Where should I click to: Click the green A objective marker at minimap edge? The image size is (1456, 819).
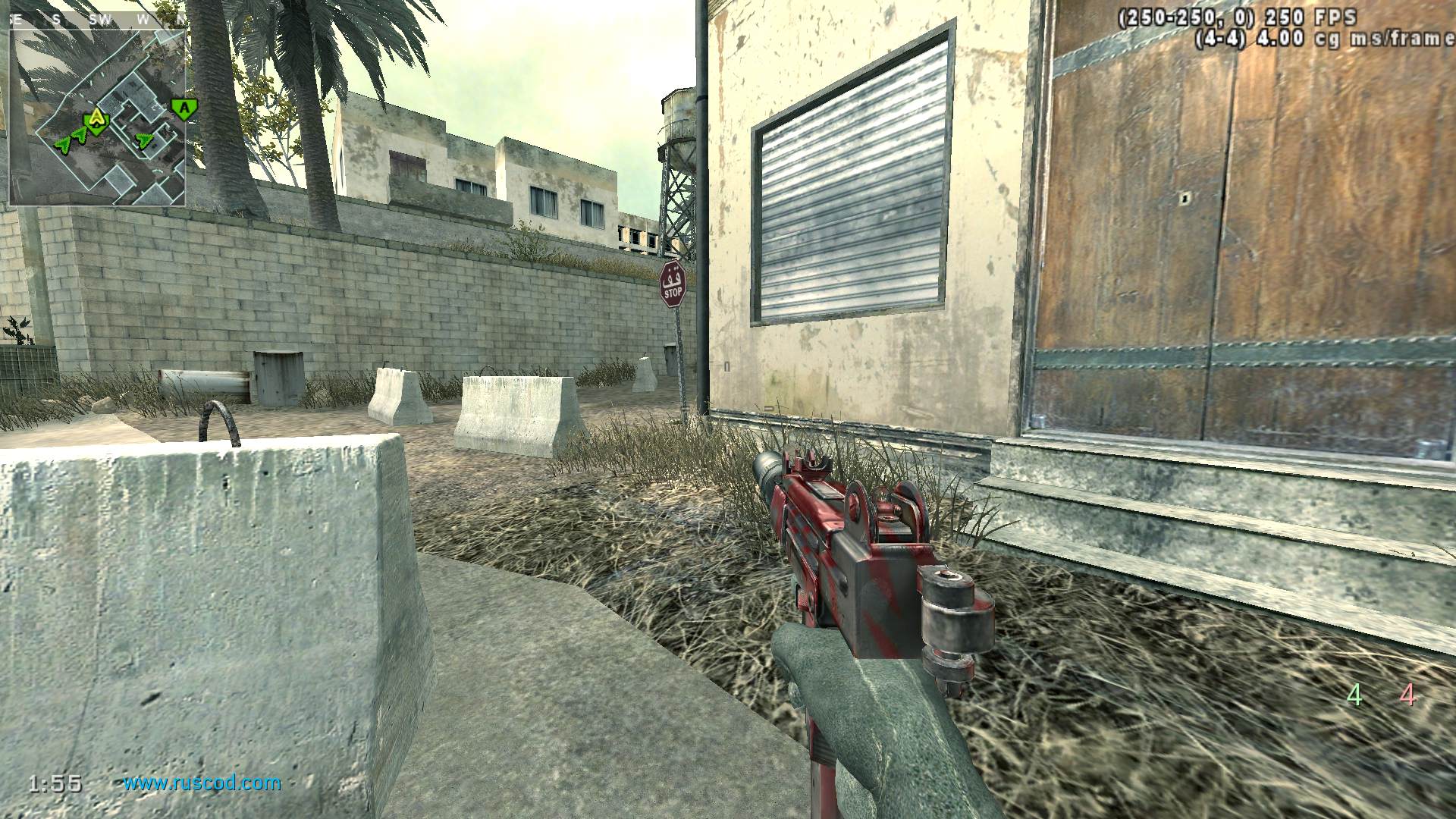[x=182, y=108]
